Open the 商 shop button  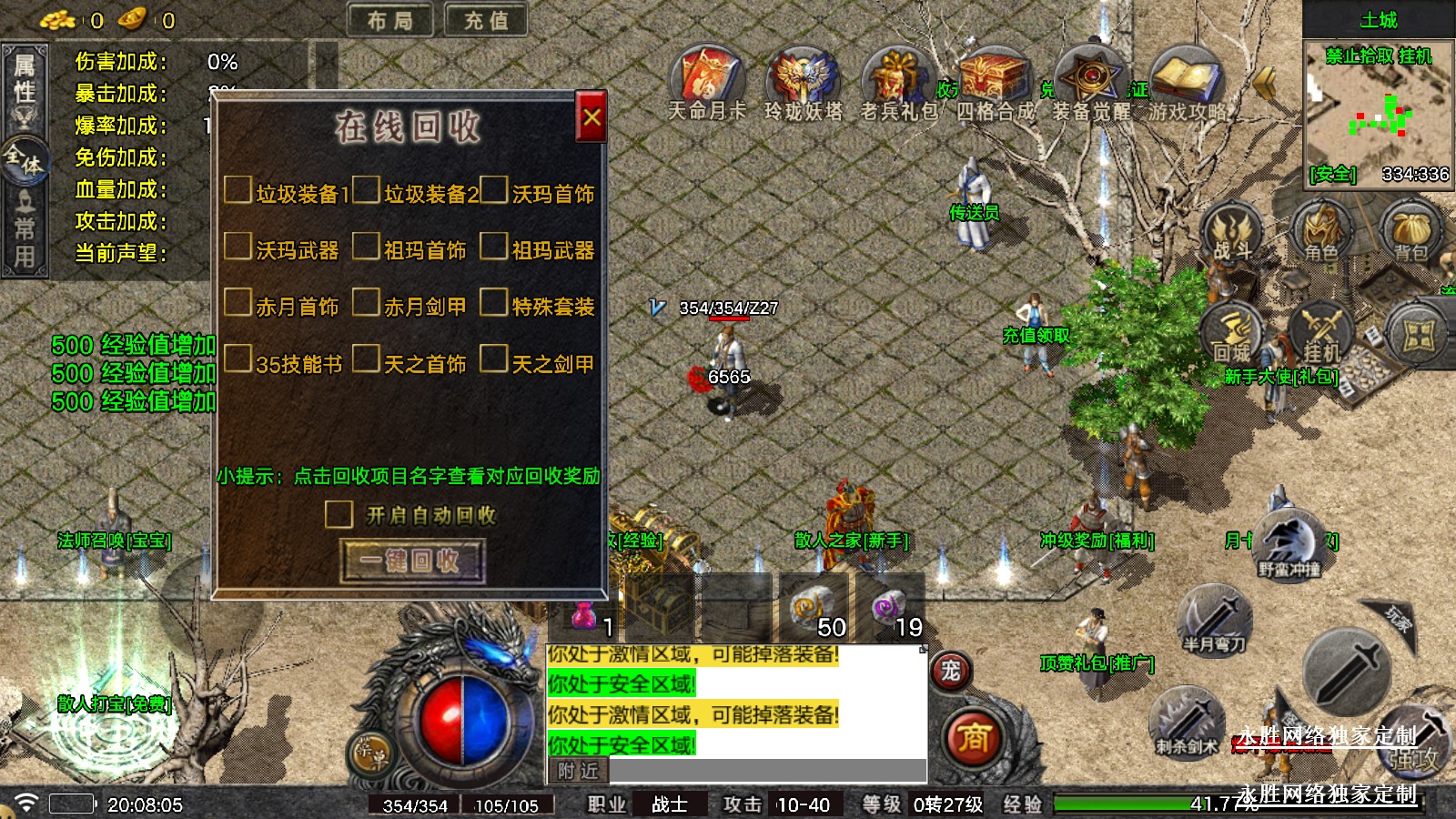pyautogui.click(x=973, y=737)
